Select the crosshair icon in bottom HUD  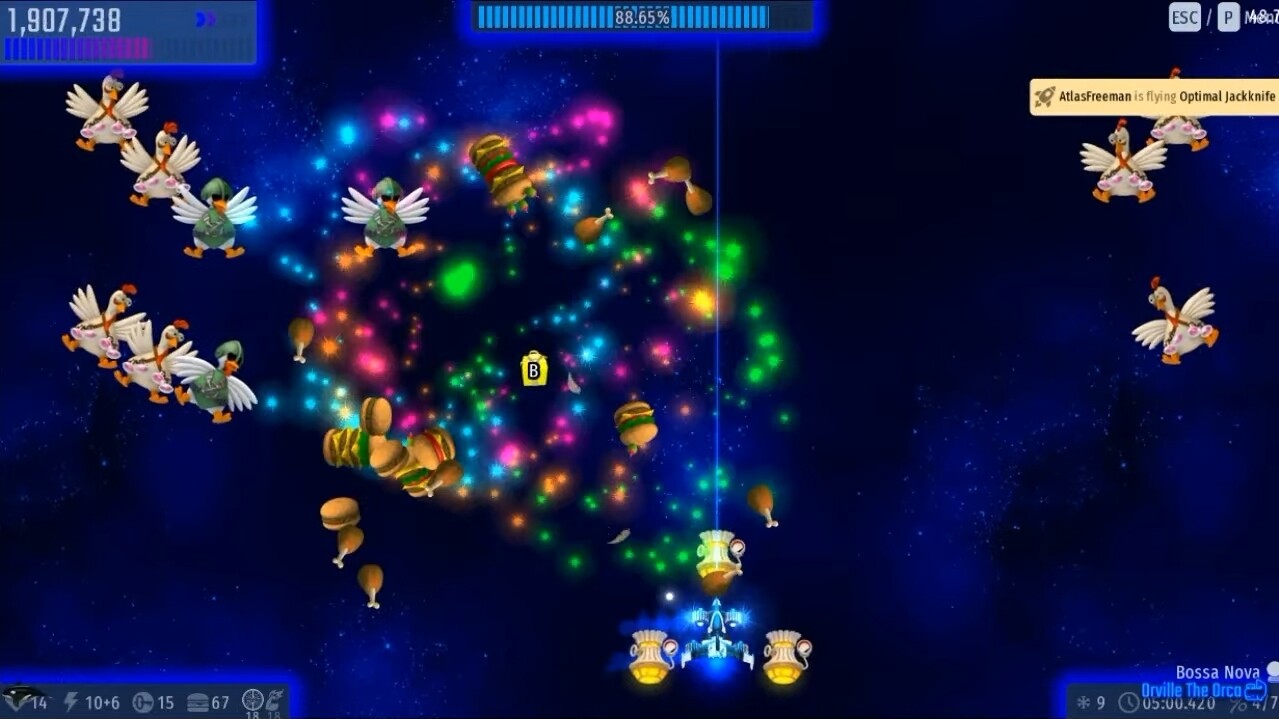(253, 699)
